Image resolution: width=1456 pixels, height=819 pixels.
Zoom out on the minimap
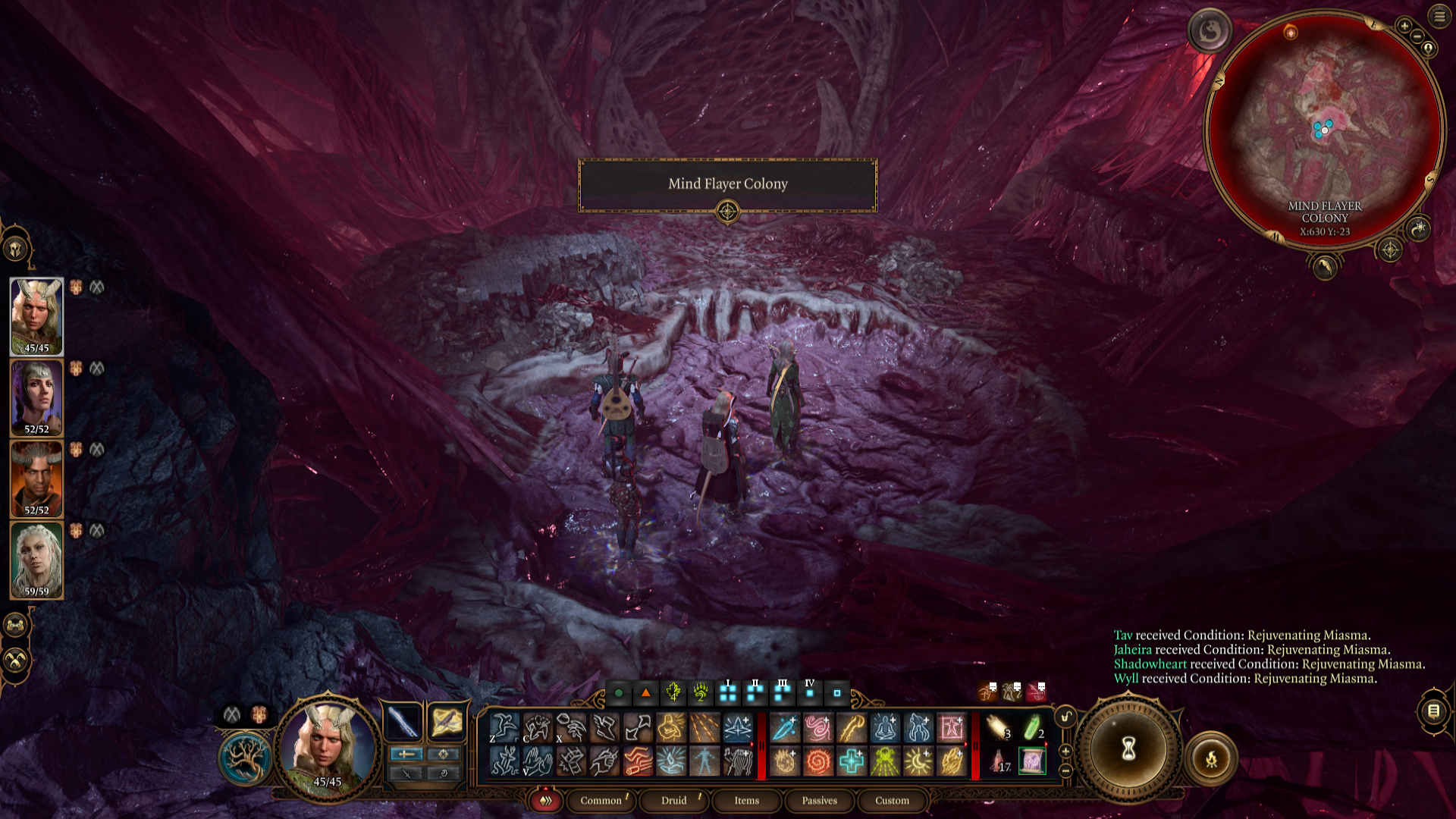[1417, 36]
